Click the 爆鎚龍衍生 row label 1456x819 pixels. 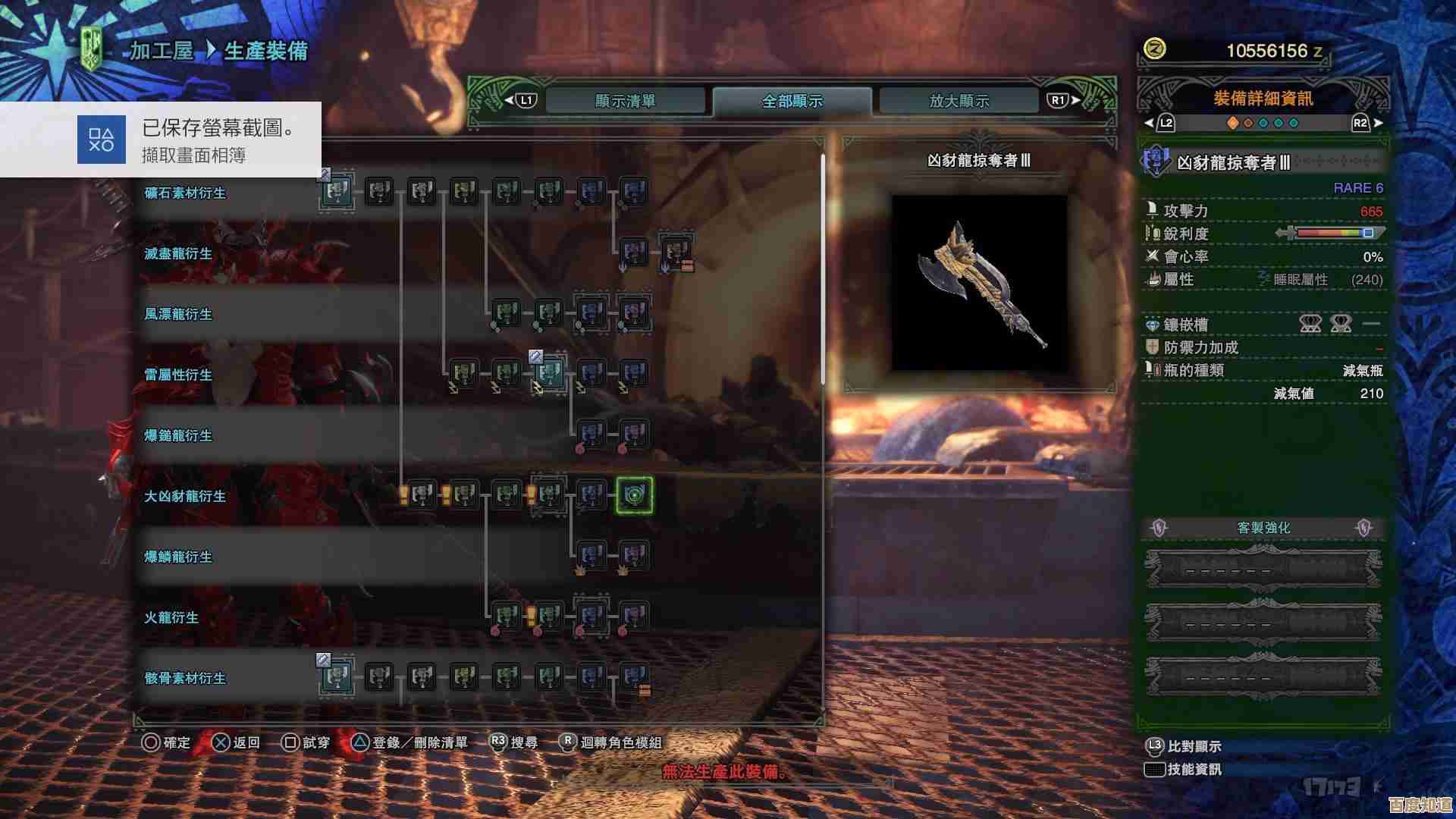pyautogui.click(x=179, y=436)
